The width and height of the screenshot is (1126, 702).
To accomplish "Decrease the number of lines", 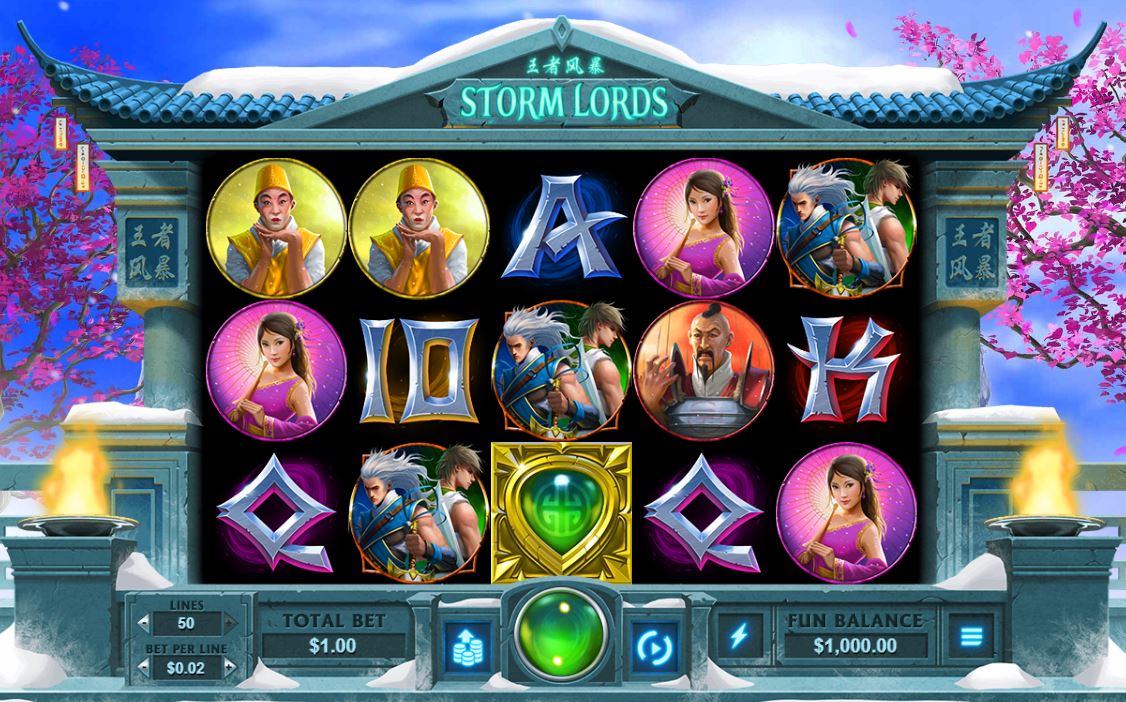I will [145, 623].
